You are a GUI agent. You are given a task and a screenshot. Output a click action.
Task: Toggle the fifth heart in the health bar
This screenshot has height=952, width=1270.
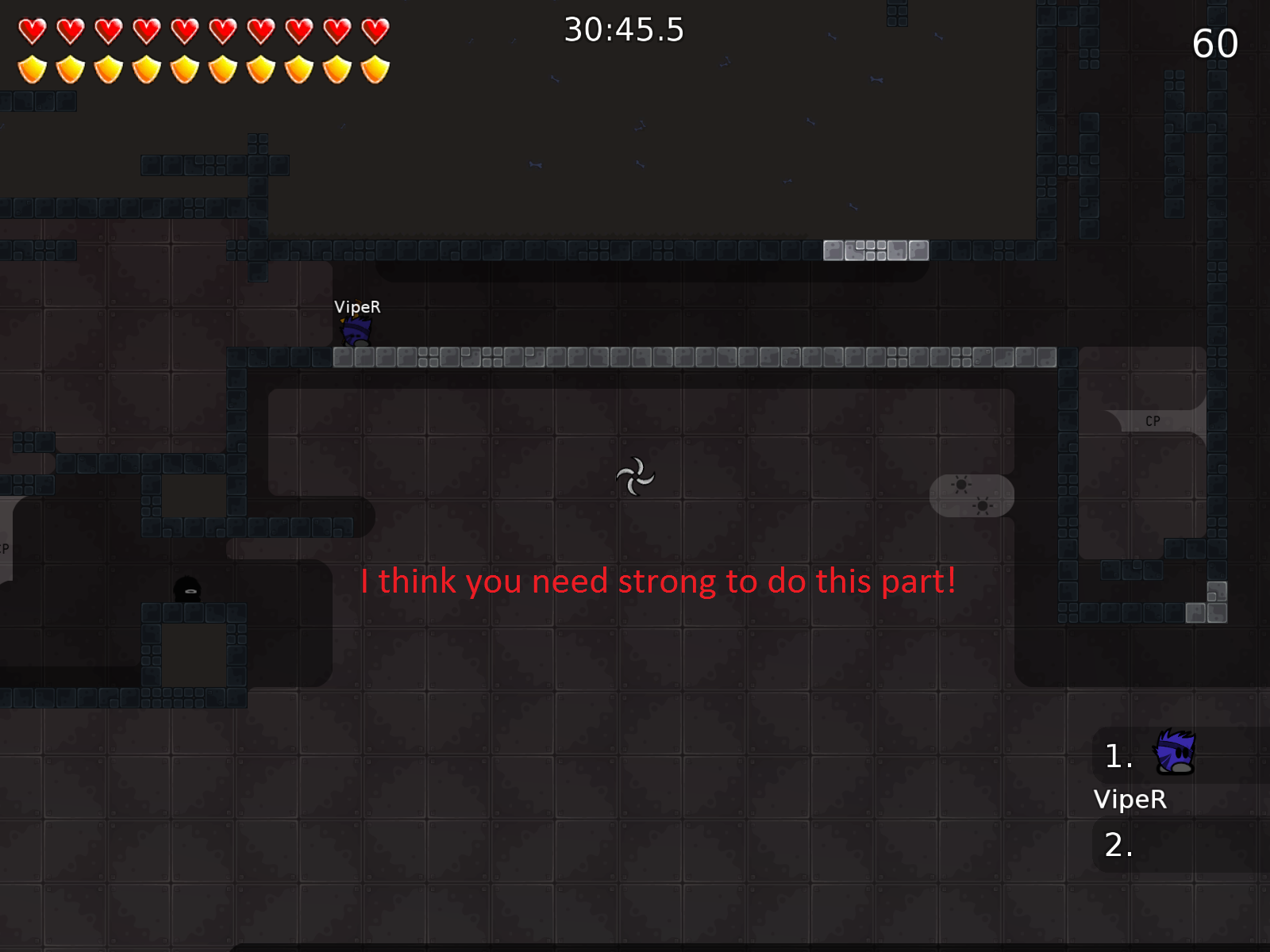point(184,32)
